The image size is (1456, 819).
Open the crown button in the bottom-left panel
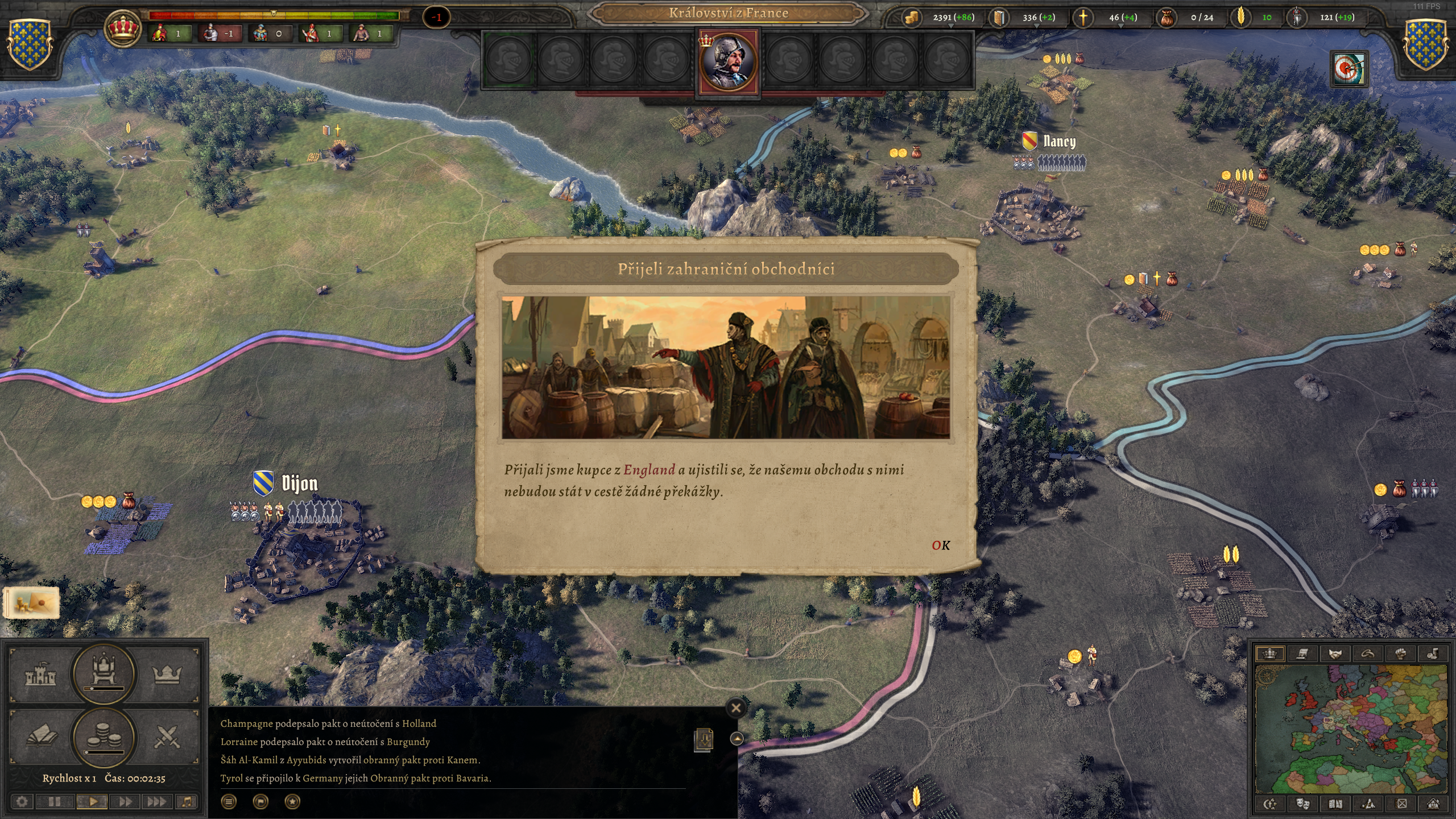click(167, 675)
